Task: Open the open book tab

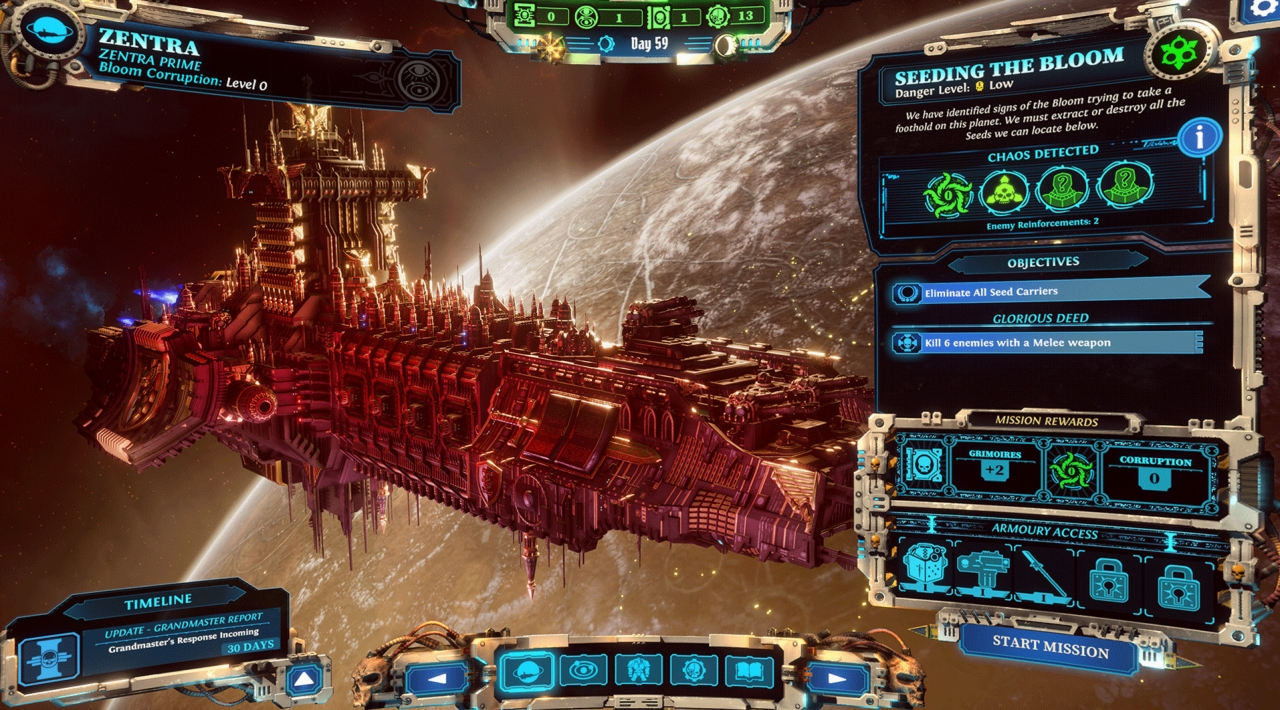Action: pos(749,670)
